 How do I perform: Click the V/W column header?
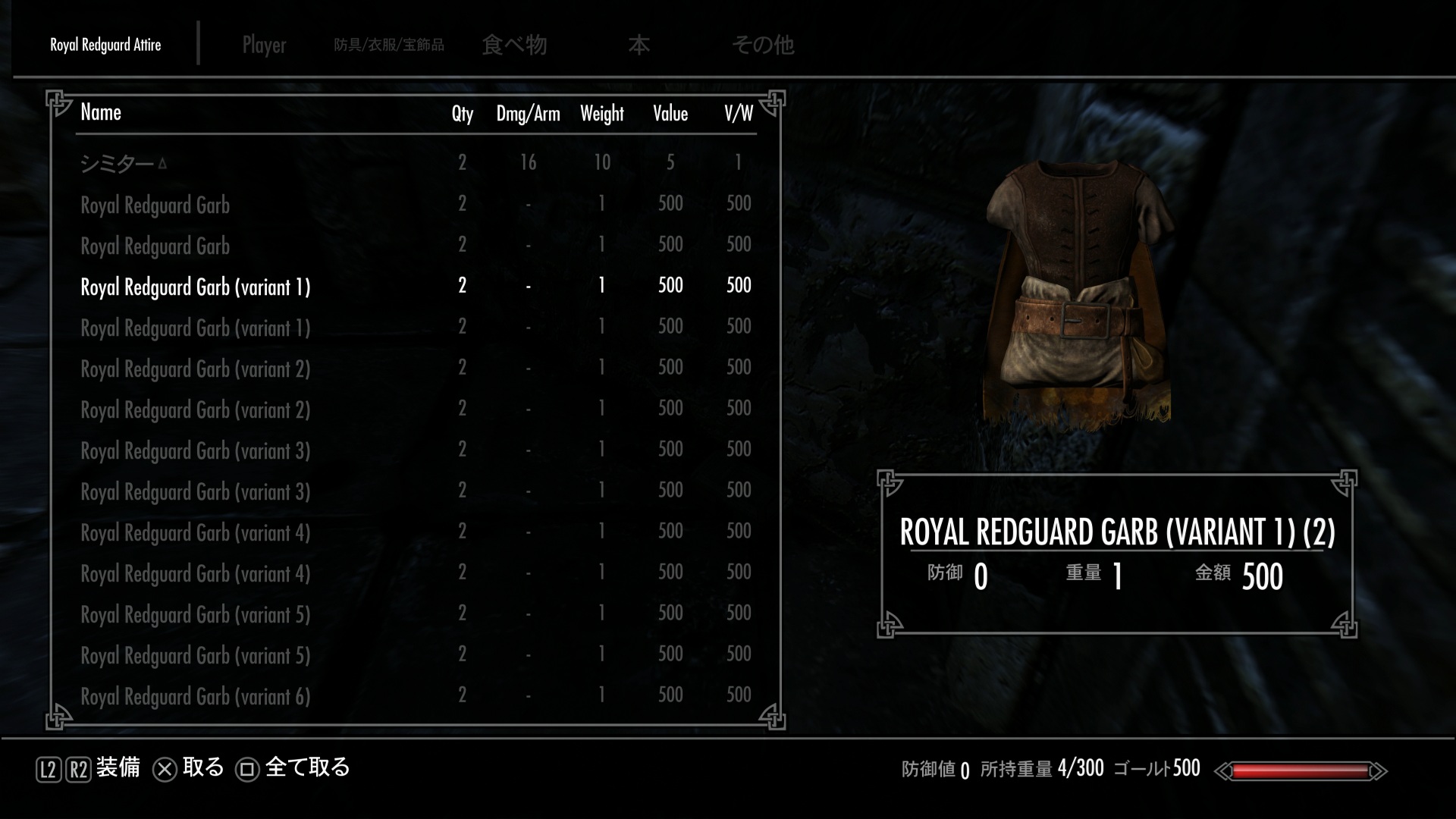(x=738, y=114)
